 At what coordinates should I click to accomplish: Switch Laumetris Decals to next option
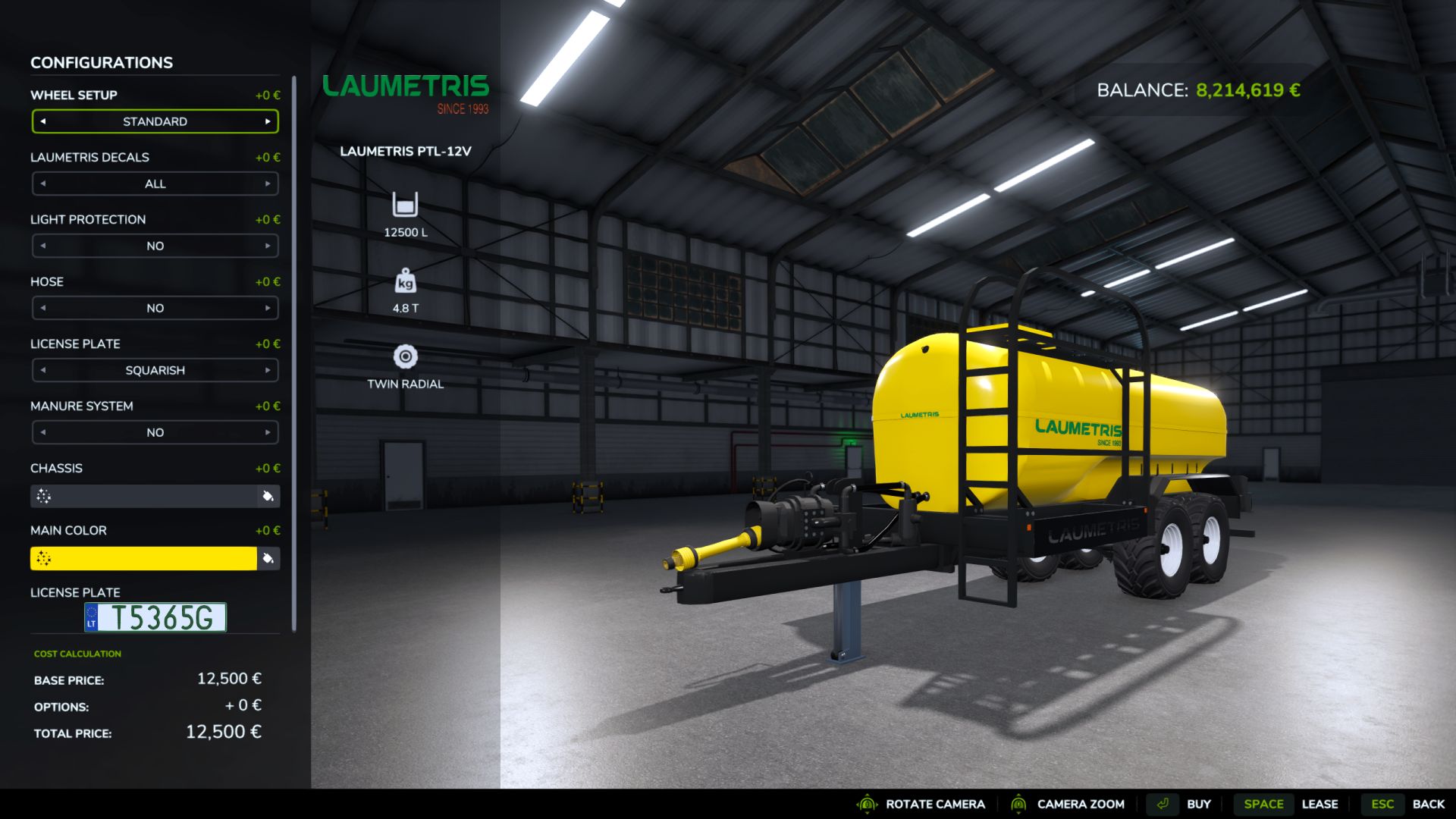click(268, 184)
